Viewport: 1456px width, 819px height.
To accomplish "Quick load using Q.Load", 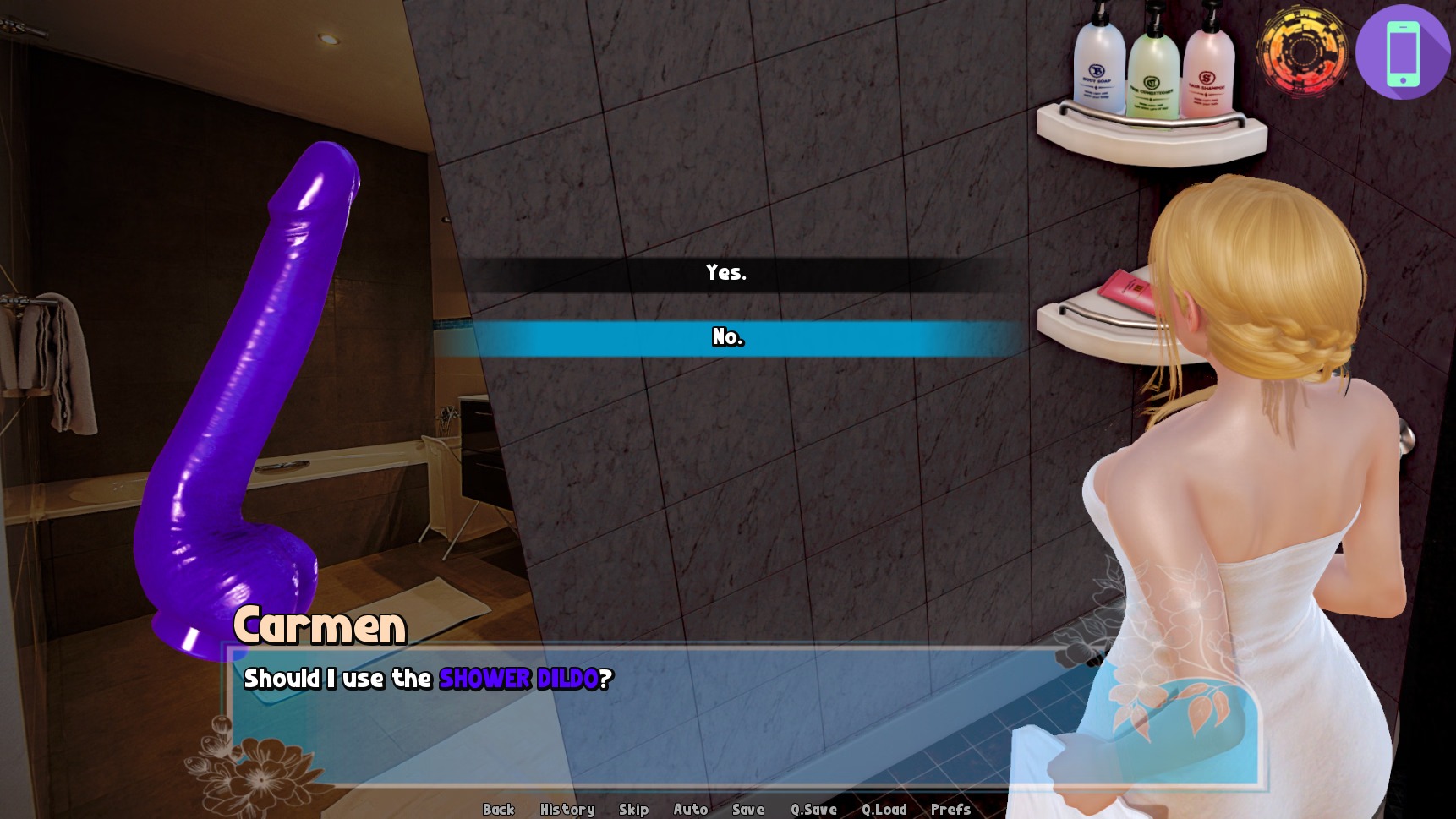I will pyautogui.click(x=884, y=809).
